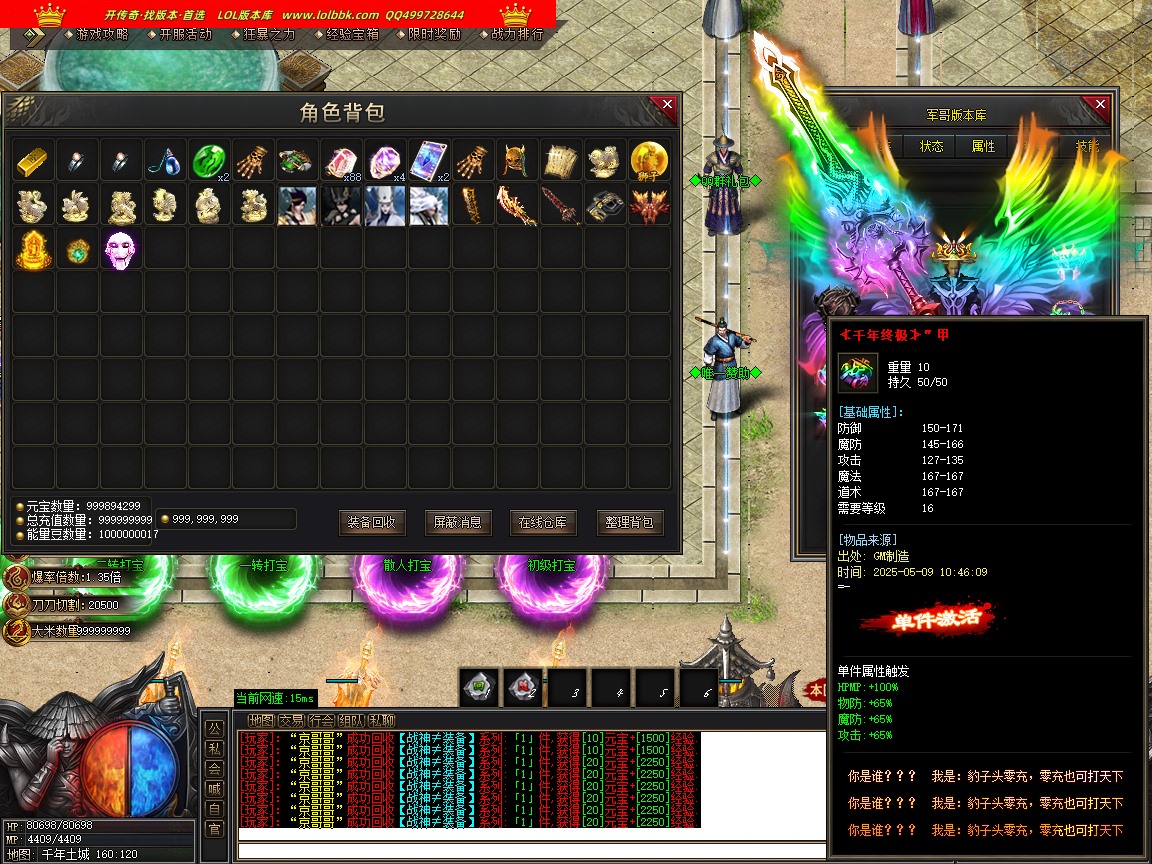1152x864 pixels.
Task: Choose the blue card item stack
Action: [429, 160]
